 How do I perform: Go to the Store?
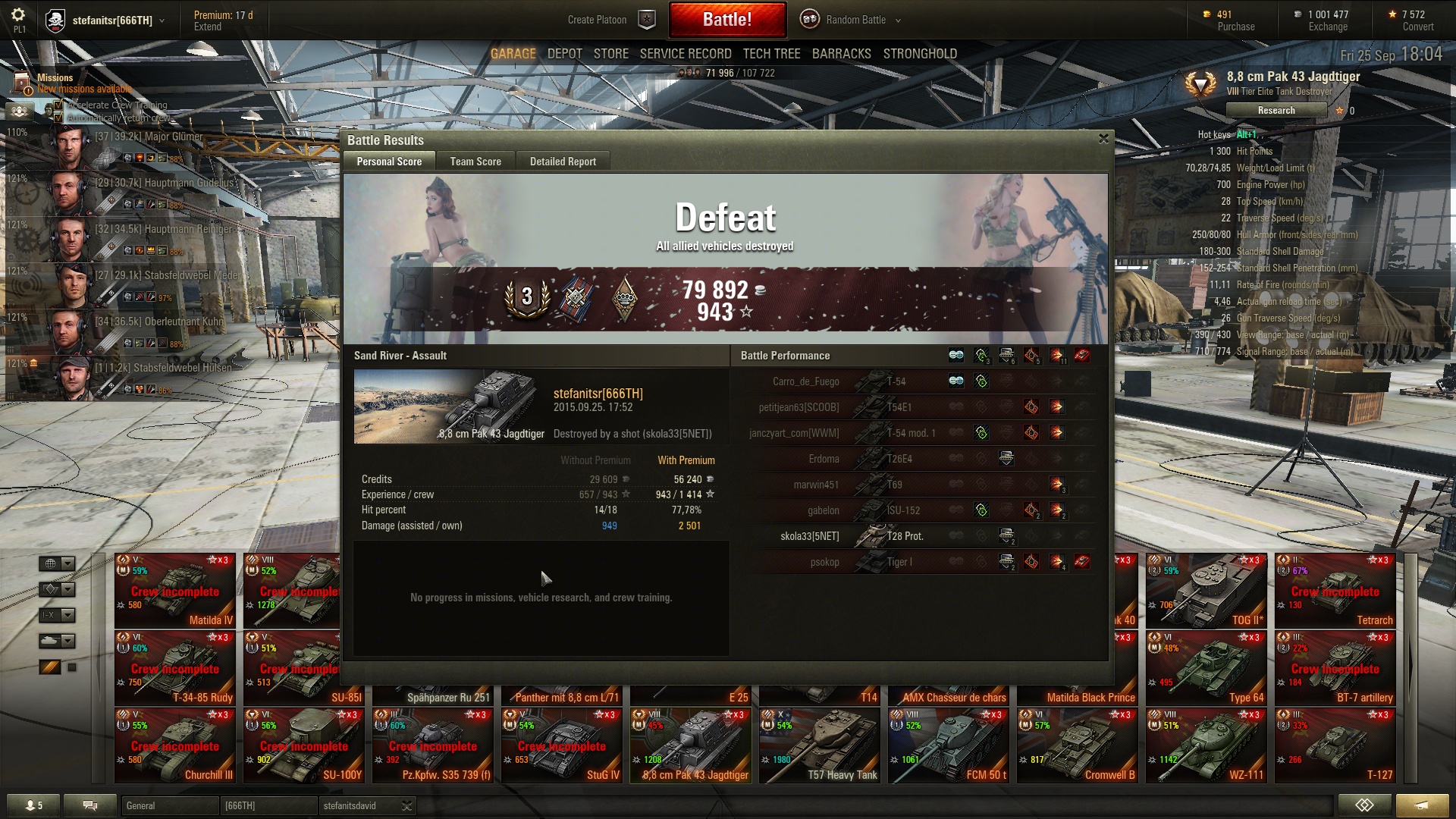point(610,54)
